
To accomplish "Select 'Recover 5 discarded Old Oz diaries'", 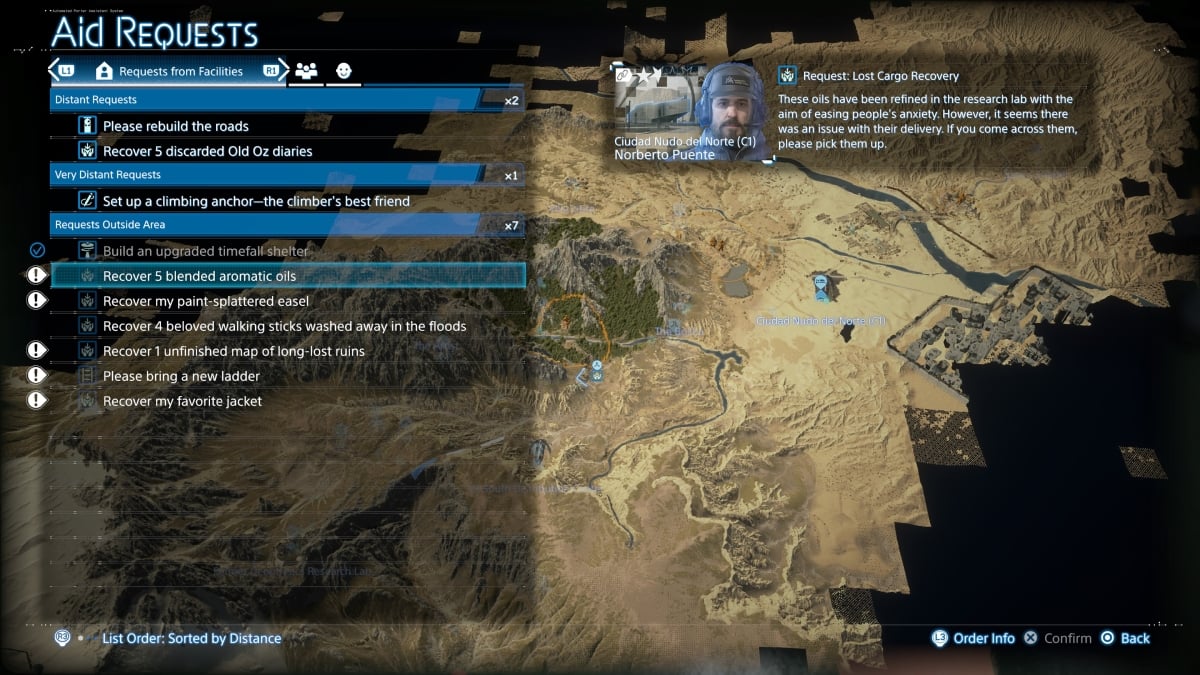I will [207, 151].
